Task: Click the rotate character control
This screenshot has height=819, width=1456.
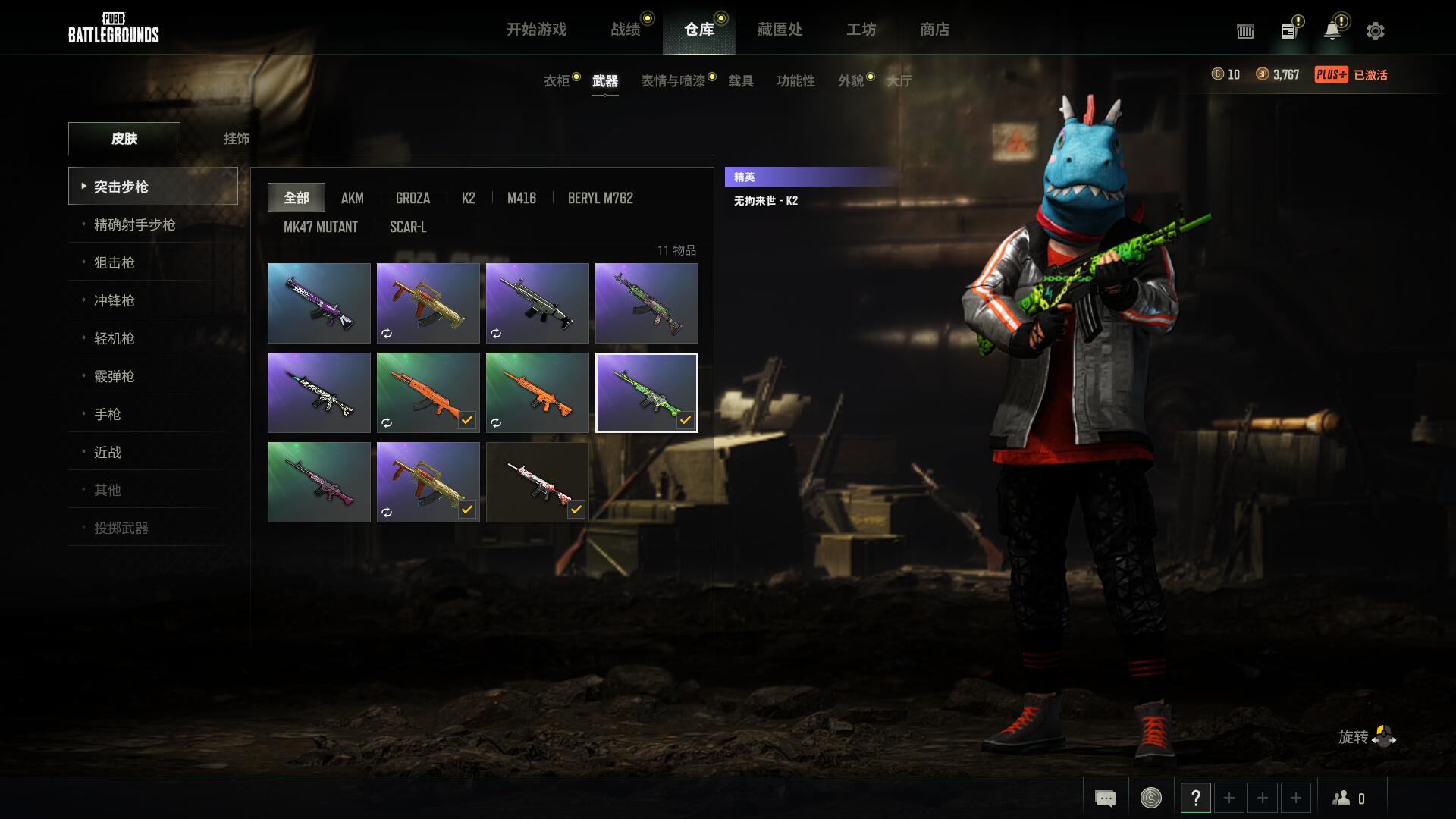Action: [x=1382, y=736]
